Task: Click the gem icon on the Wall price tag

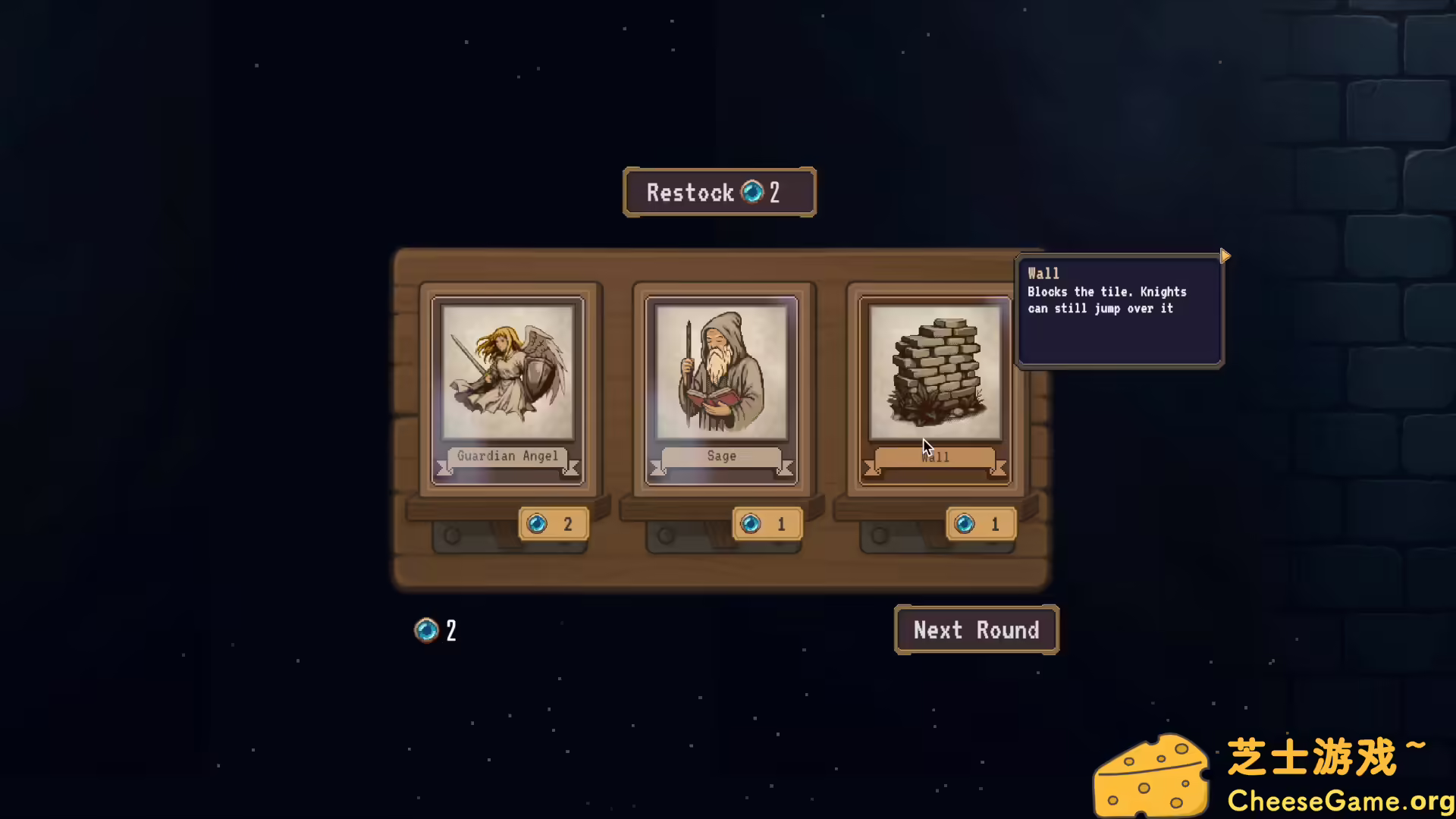Action: [x=966, y=523]
